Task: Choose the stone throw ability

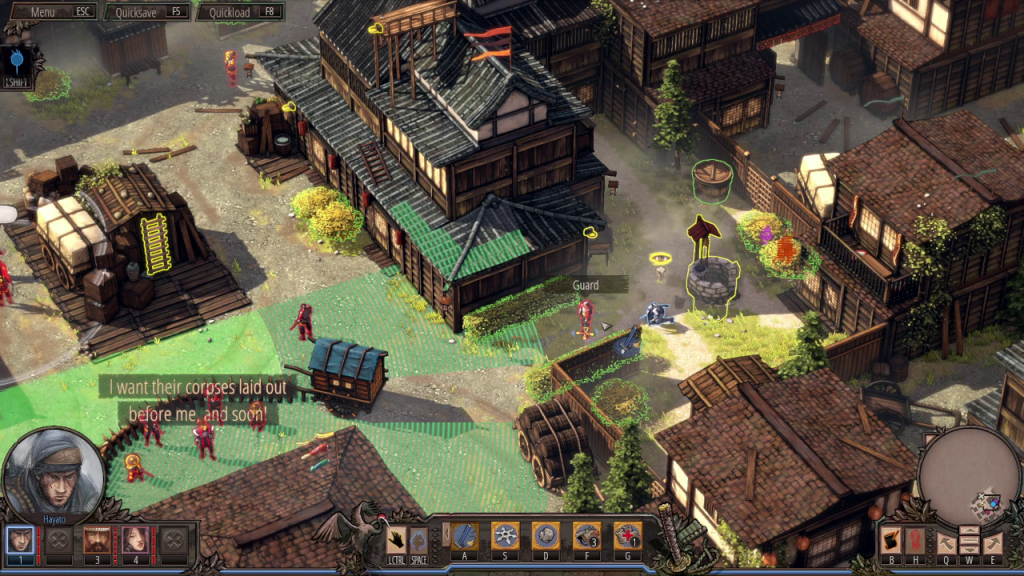Action: click(546, 537)
